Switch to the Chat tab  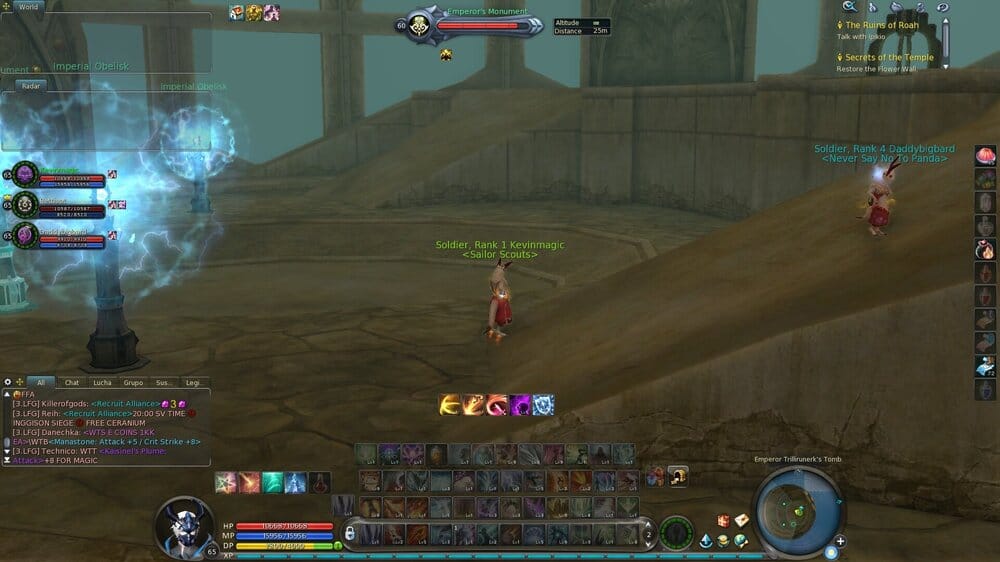[x=72, y=382]
